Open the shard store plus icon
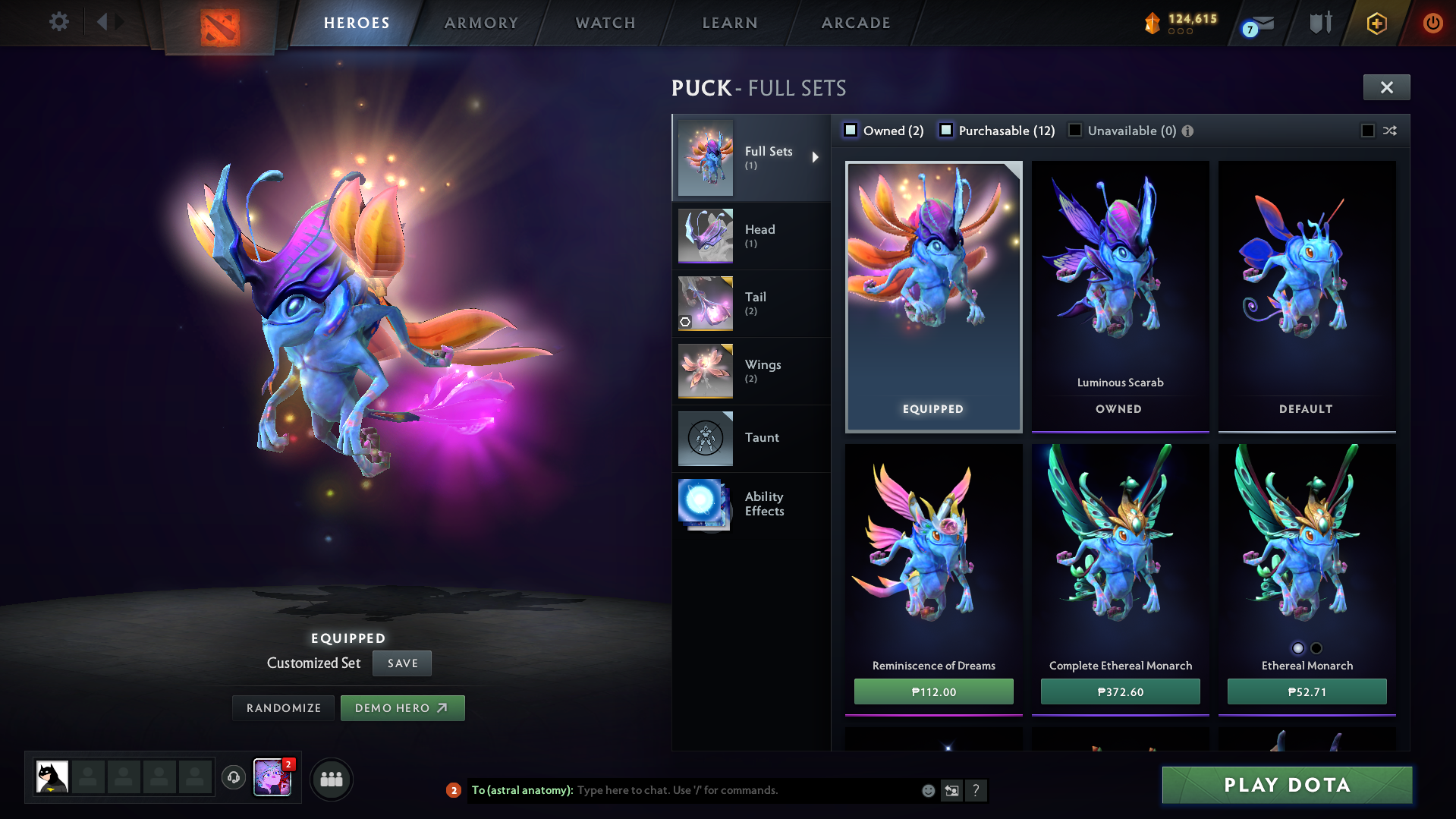Screen dimensions: 1456x819 [1376, 22]
